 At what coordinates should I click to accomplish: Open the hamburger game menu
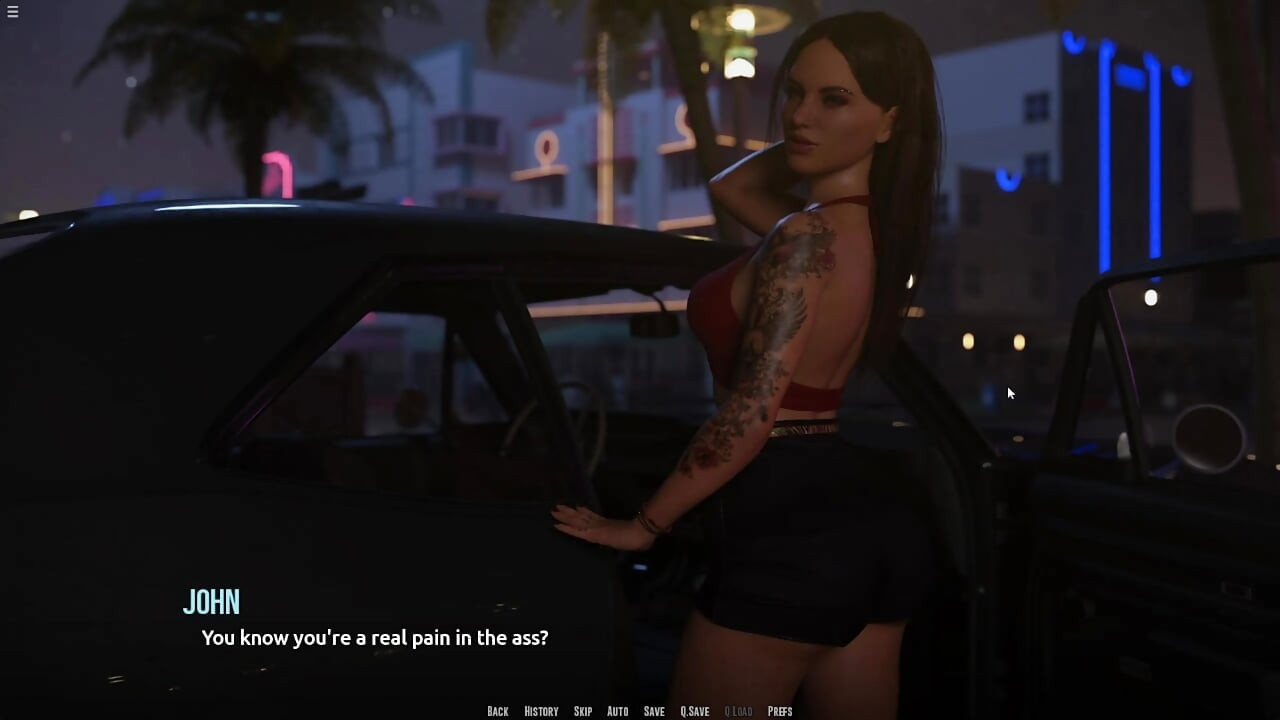[13, 12]
